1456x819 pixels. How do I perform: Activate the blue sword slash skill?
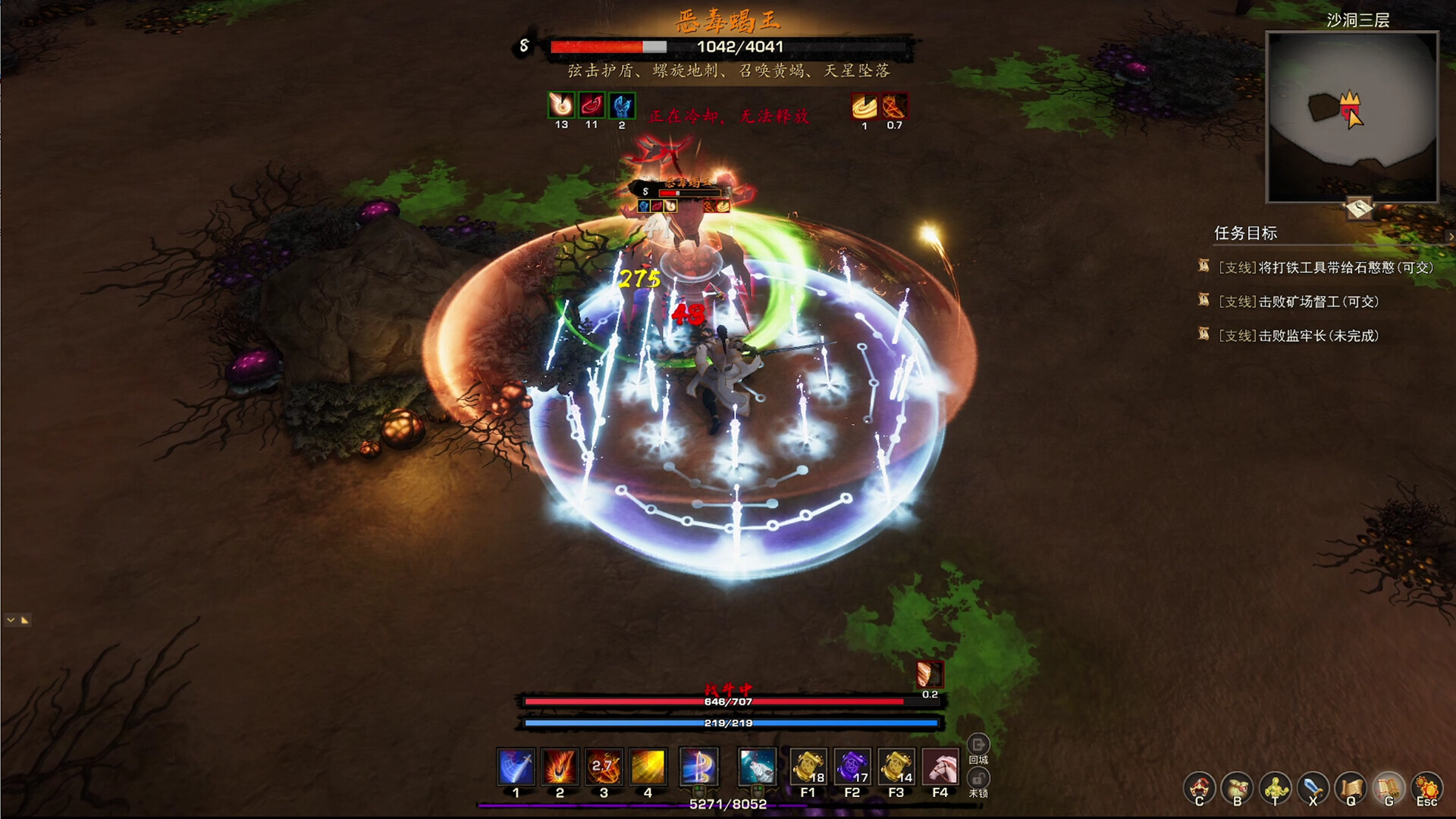516,767
